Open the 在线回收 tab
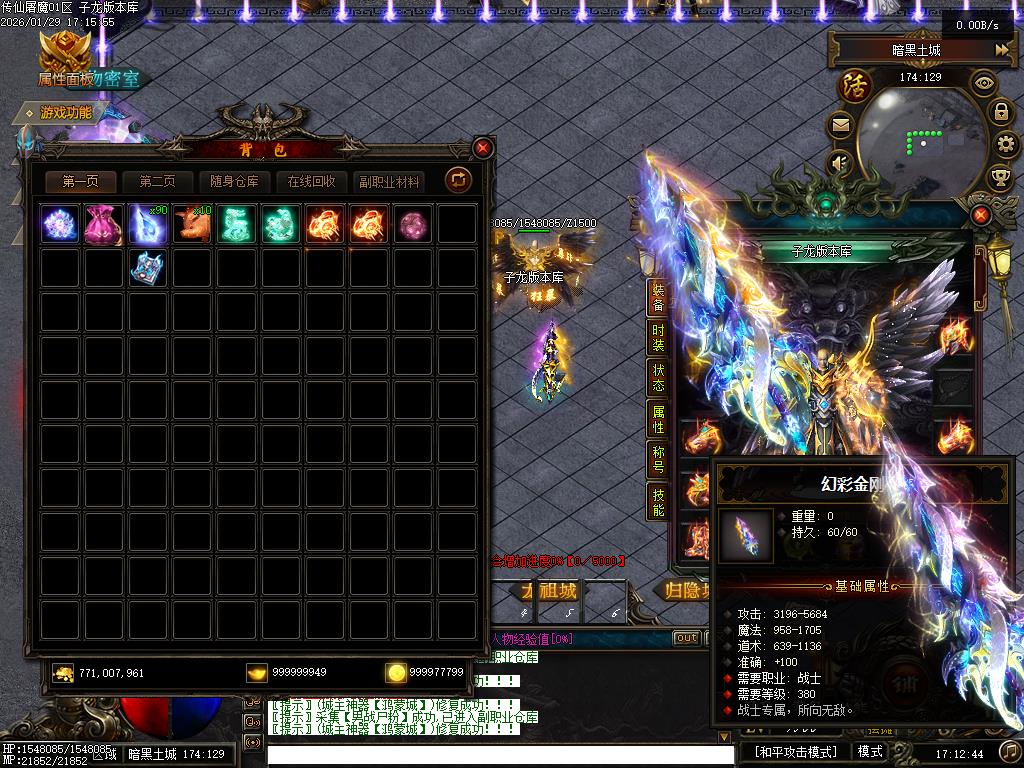Screen dimensions: 1024x768 311,182
